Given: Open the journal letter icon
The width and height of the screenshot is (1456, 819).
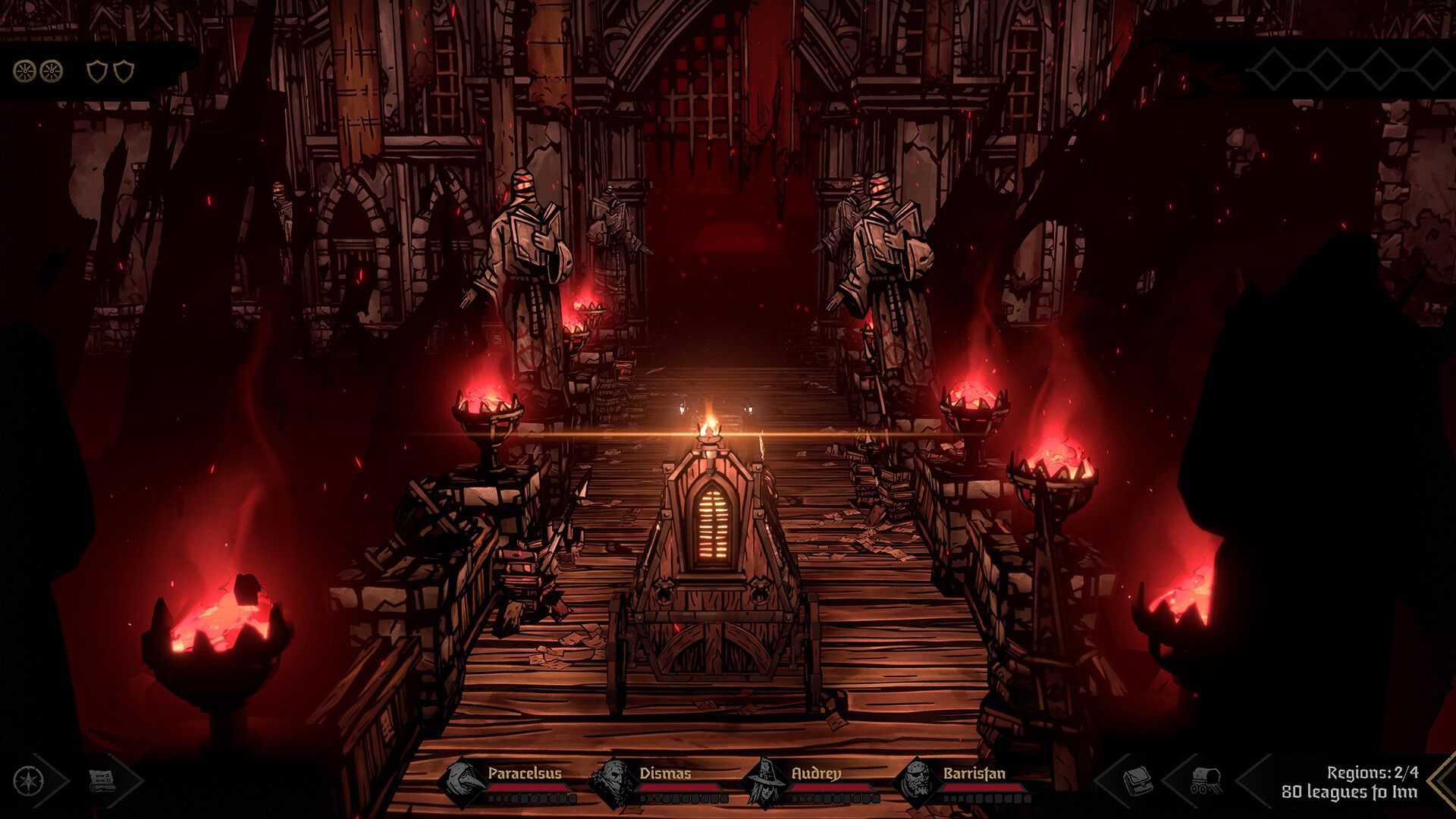Looking at the screenshot, I should coord(102,781).
